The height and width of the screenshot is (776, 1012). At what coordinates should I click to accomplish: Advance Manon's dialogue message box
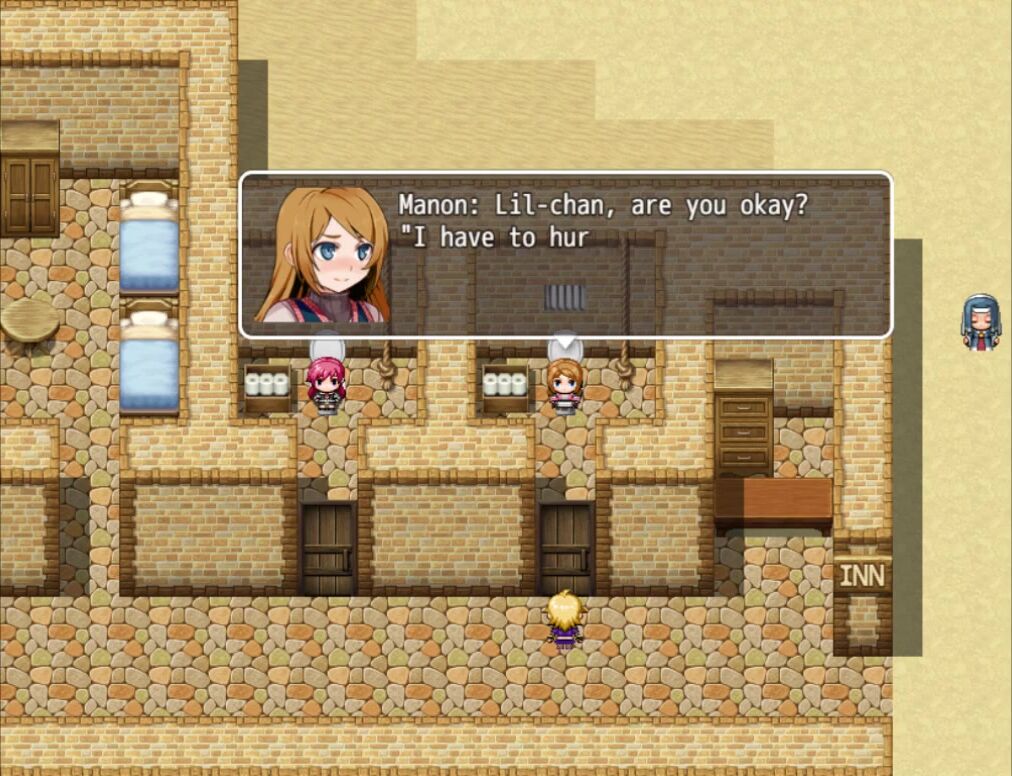point(565,256)
